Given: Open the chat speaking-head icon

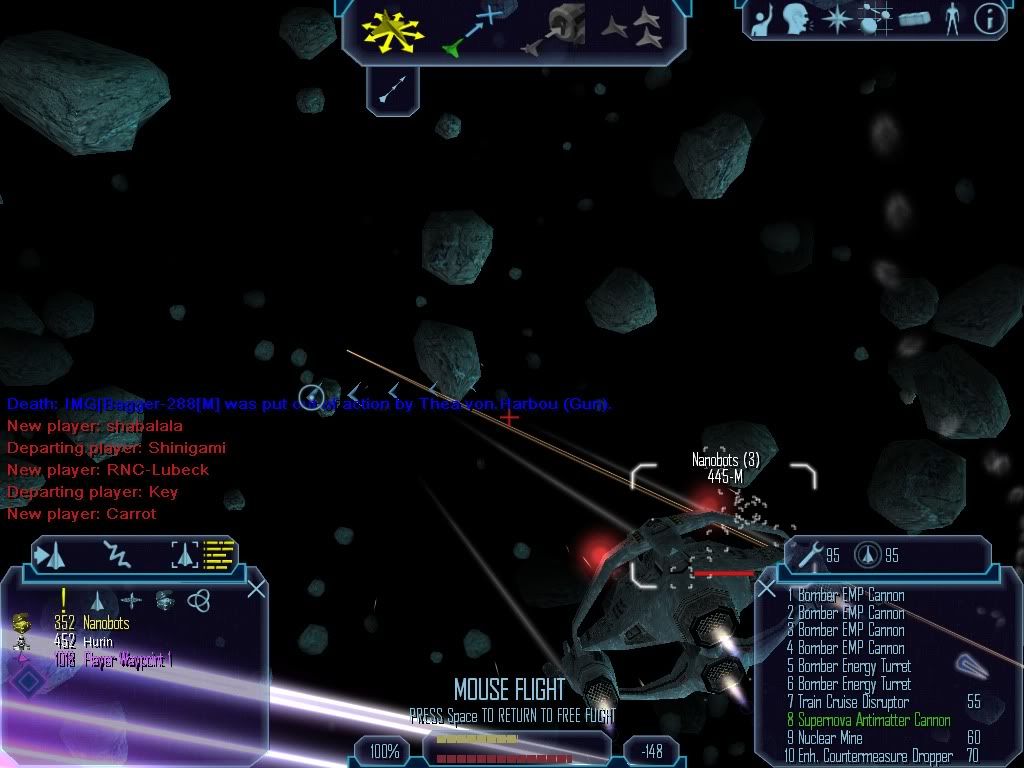Looking at the screenshot, I should (x=796, y=19).
